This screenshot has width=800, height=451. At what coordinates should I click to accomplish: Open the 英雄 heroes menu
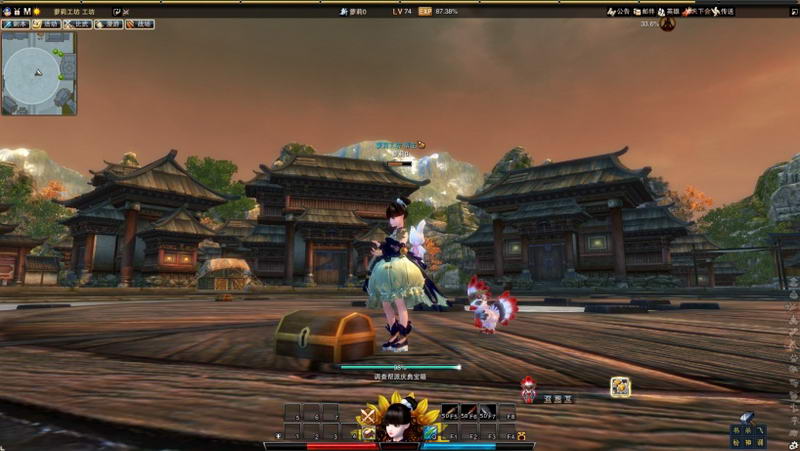670,12
